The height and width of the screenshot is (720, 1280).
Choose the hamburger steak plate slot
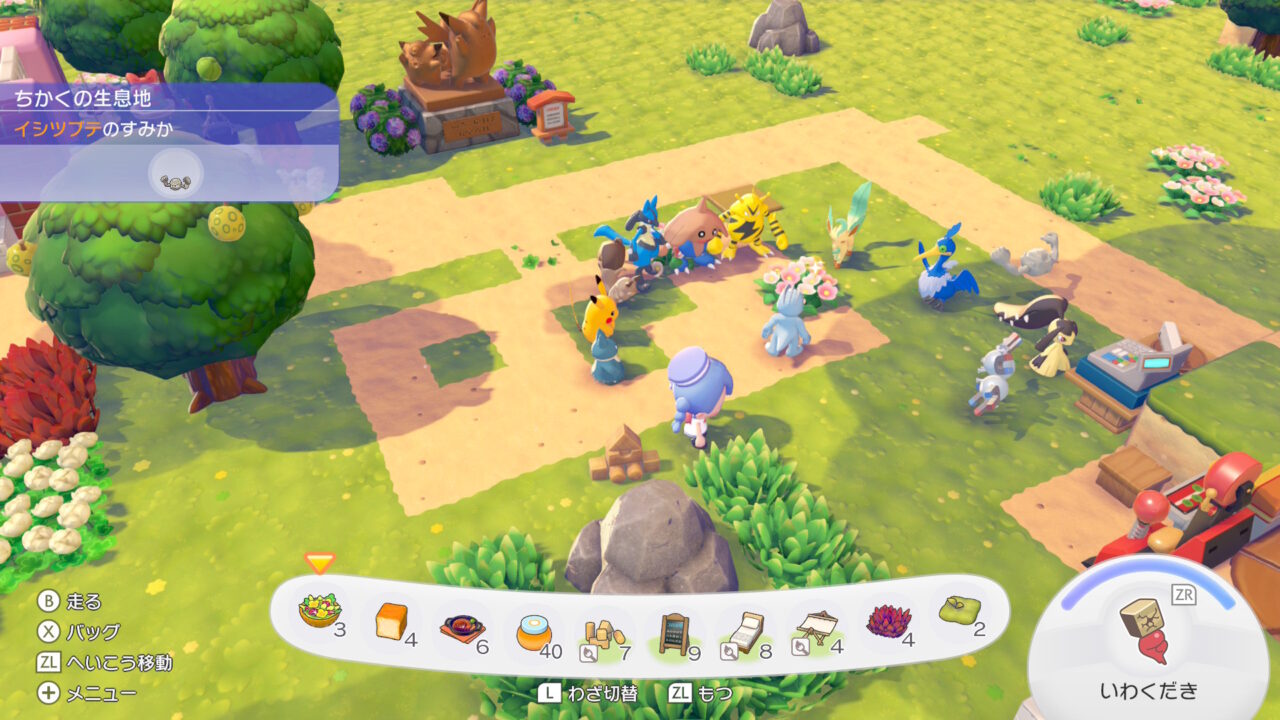462,628
